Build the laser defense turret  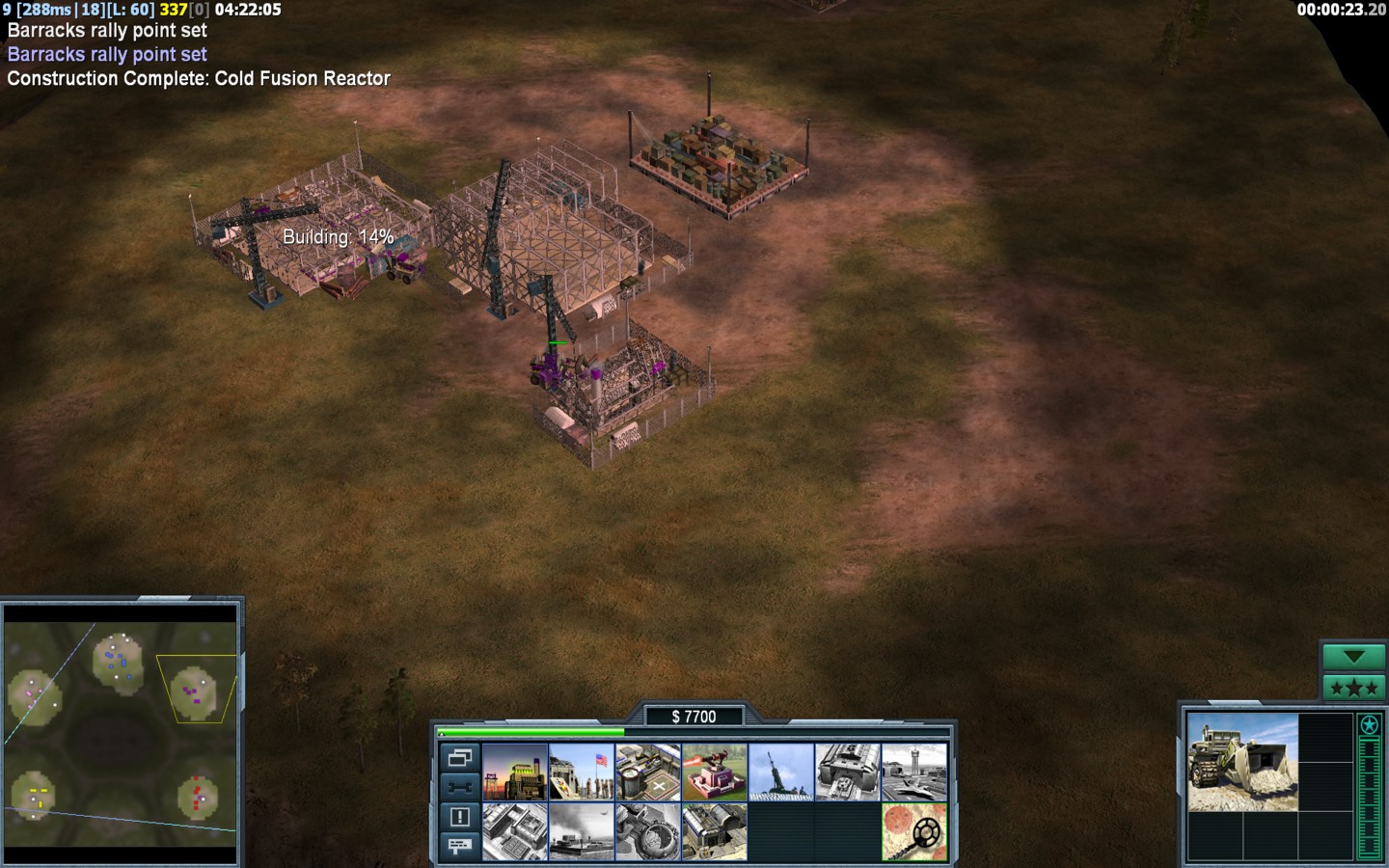click(x=715, y=772)
